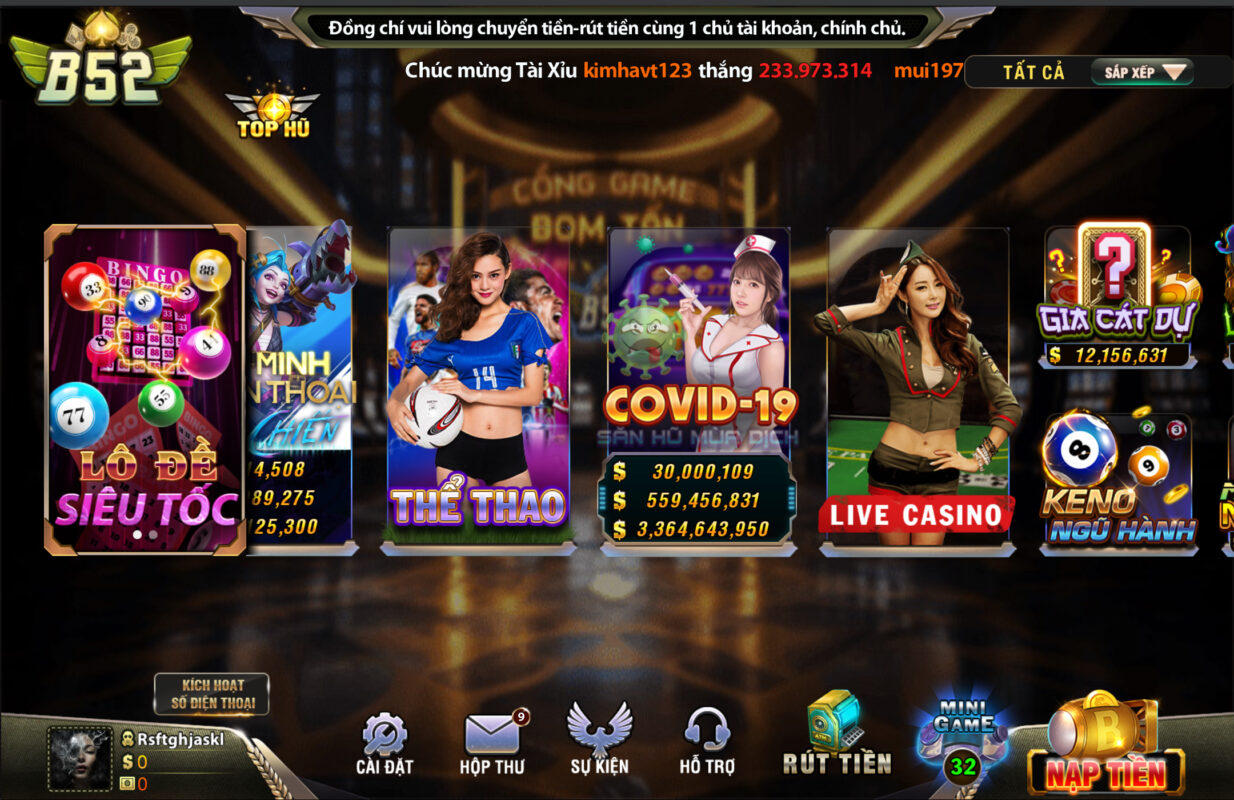The image size is (1234, 800).
Task: Contact Hỗ Trợ support
Action: click(x=707, y=744)
